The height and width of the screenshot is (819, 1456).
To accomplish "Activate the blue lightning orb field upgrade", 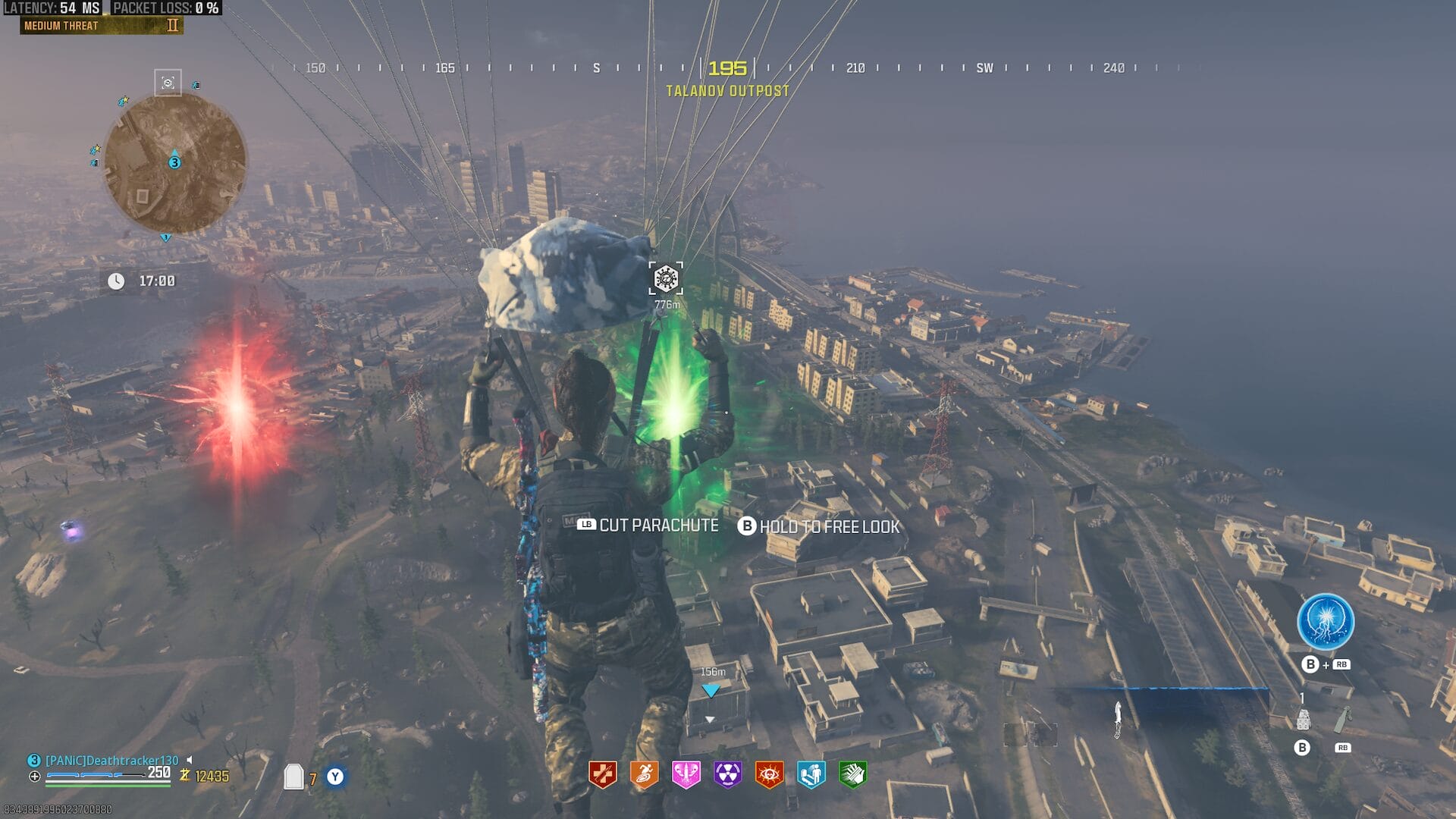I will [x=1325, y=622].
